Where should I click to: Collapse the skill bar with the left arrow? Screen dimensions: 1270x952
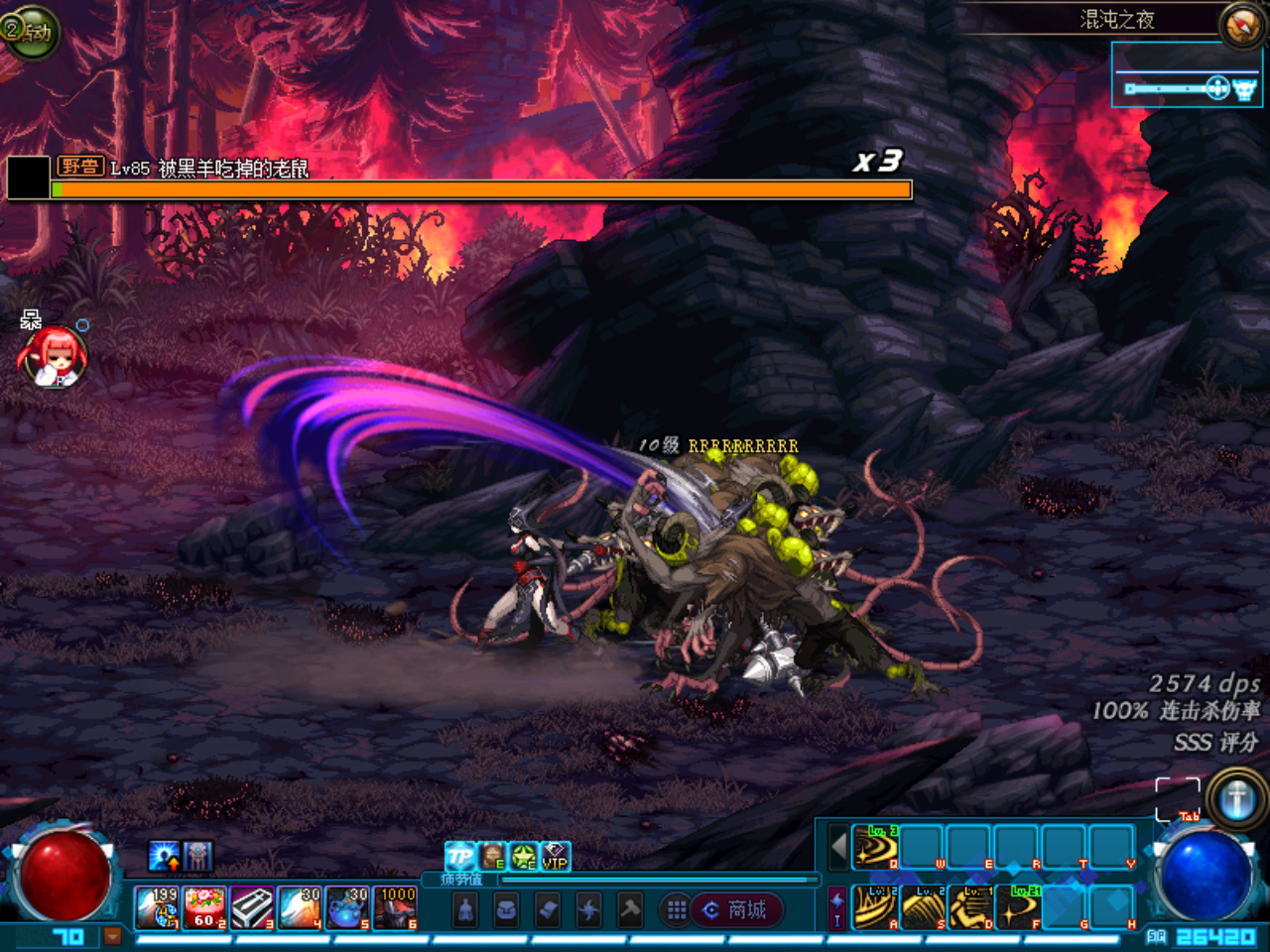(839, 848)
